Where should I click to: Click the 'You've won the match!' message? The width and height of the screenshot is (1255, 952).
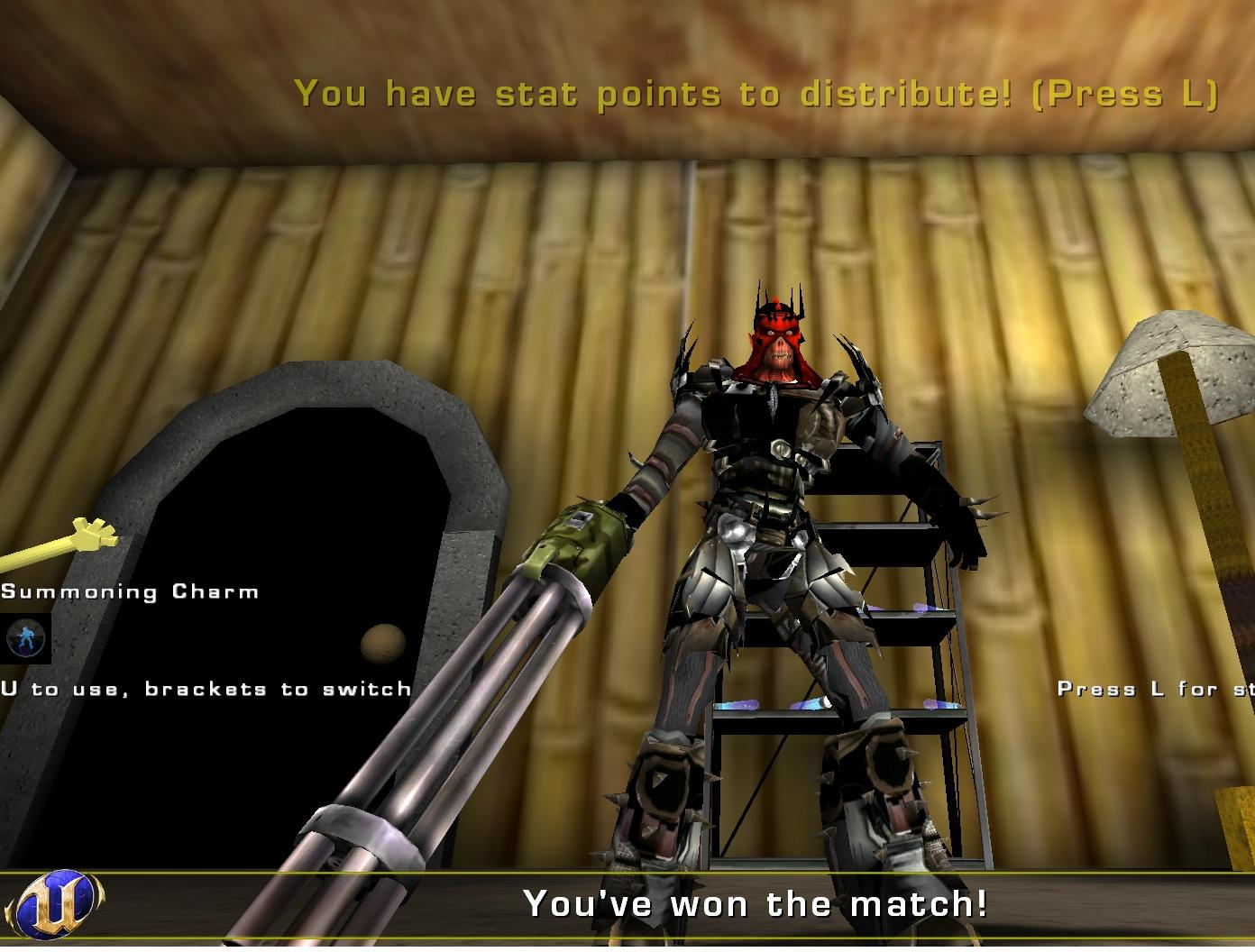click(756, 902)
